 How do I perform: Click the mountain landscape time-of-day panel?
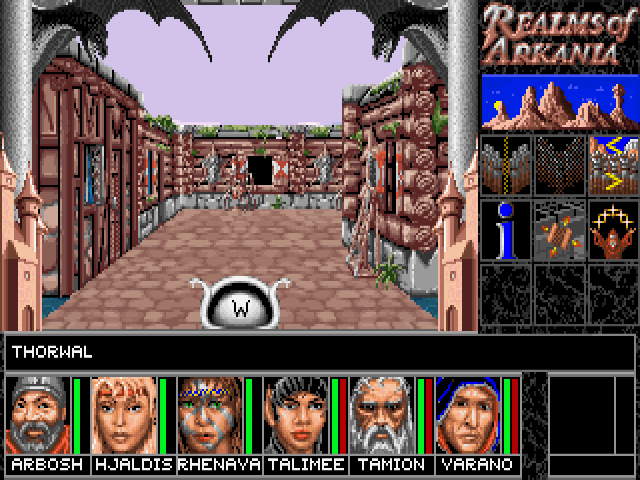pos(559,101)
